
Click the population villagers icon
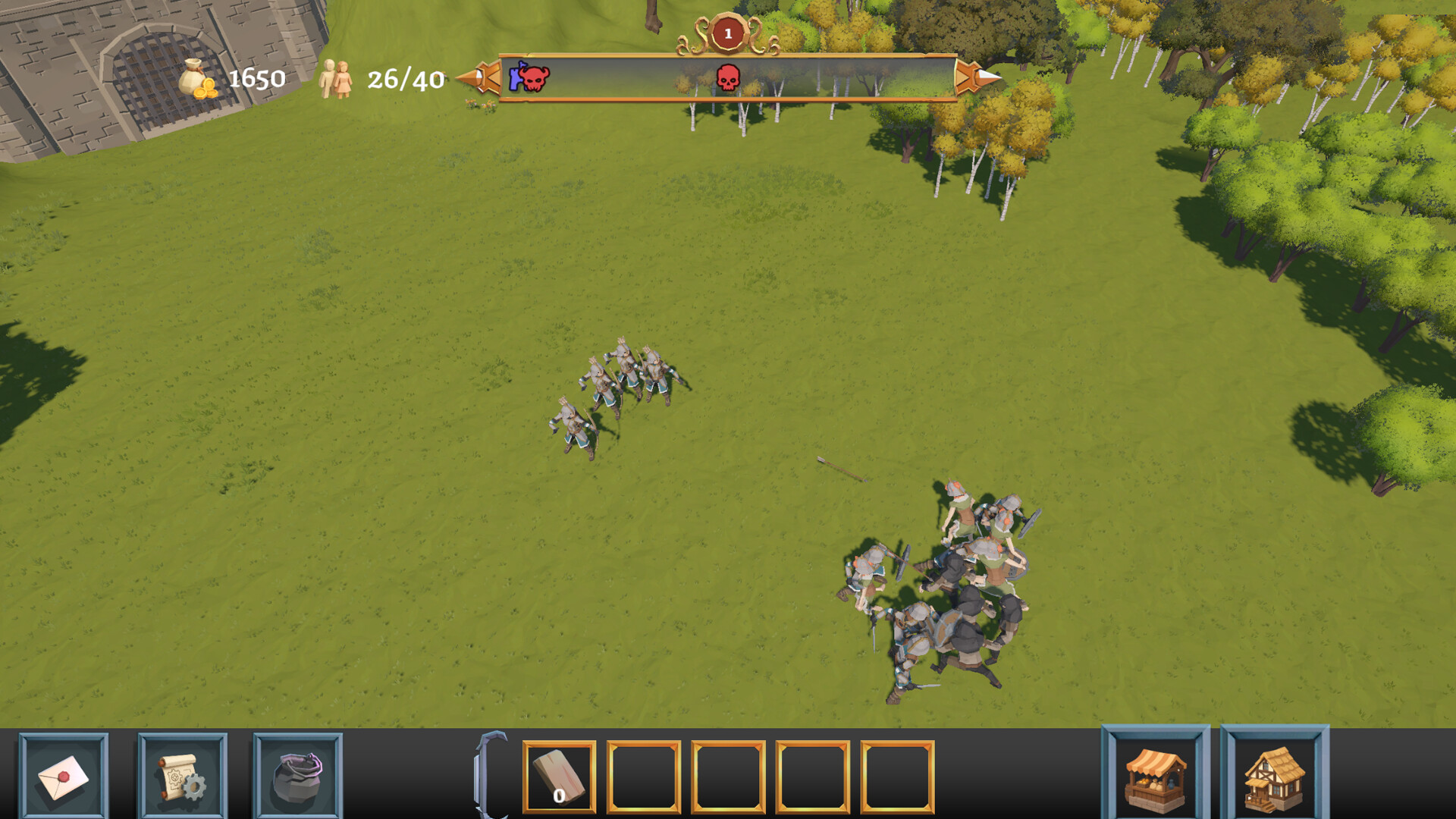(x=336, y=80)
